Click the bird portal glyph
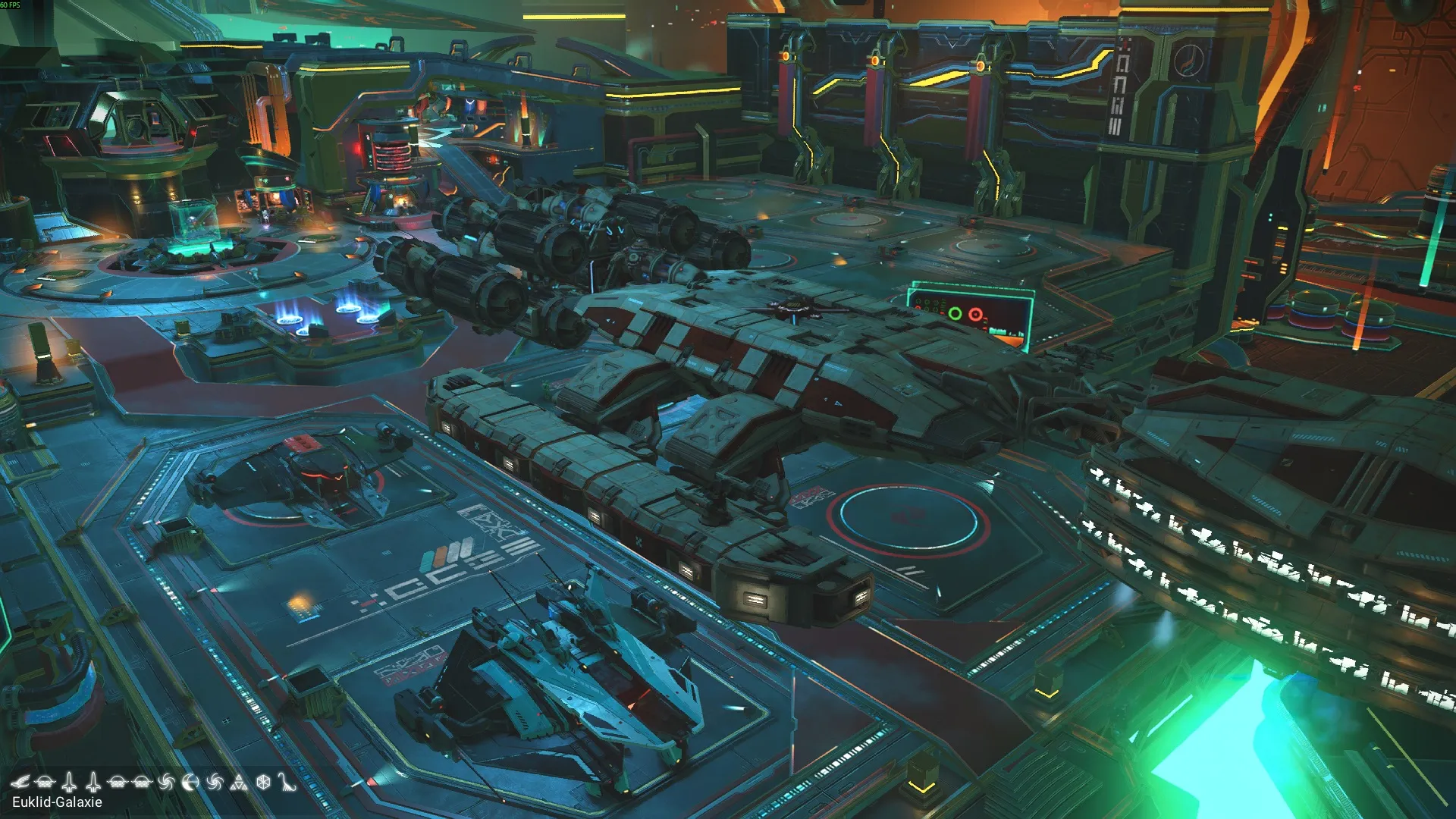 click(20, 782)
